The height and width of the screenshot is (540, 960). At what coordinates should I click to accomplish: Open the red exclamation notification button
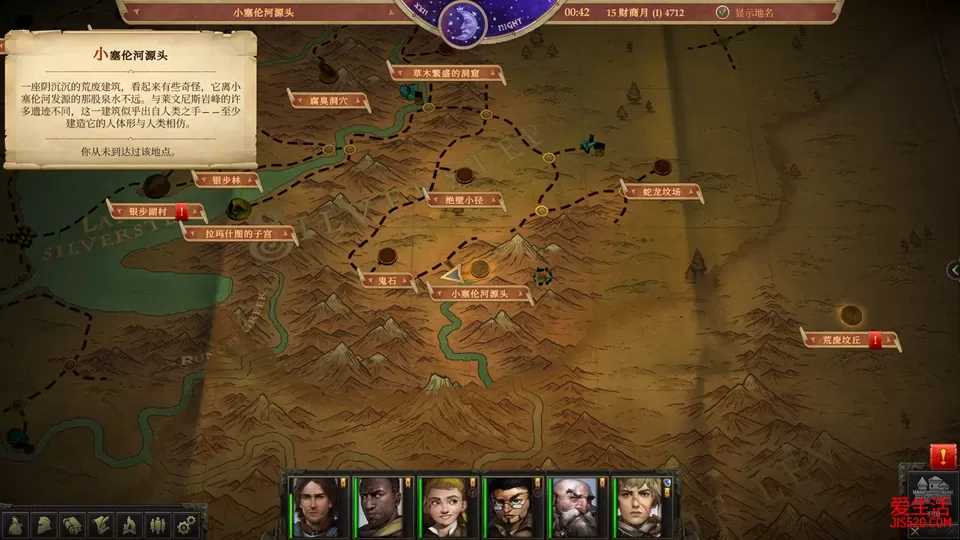942,456
